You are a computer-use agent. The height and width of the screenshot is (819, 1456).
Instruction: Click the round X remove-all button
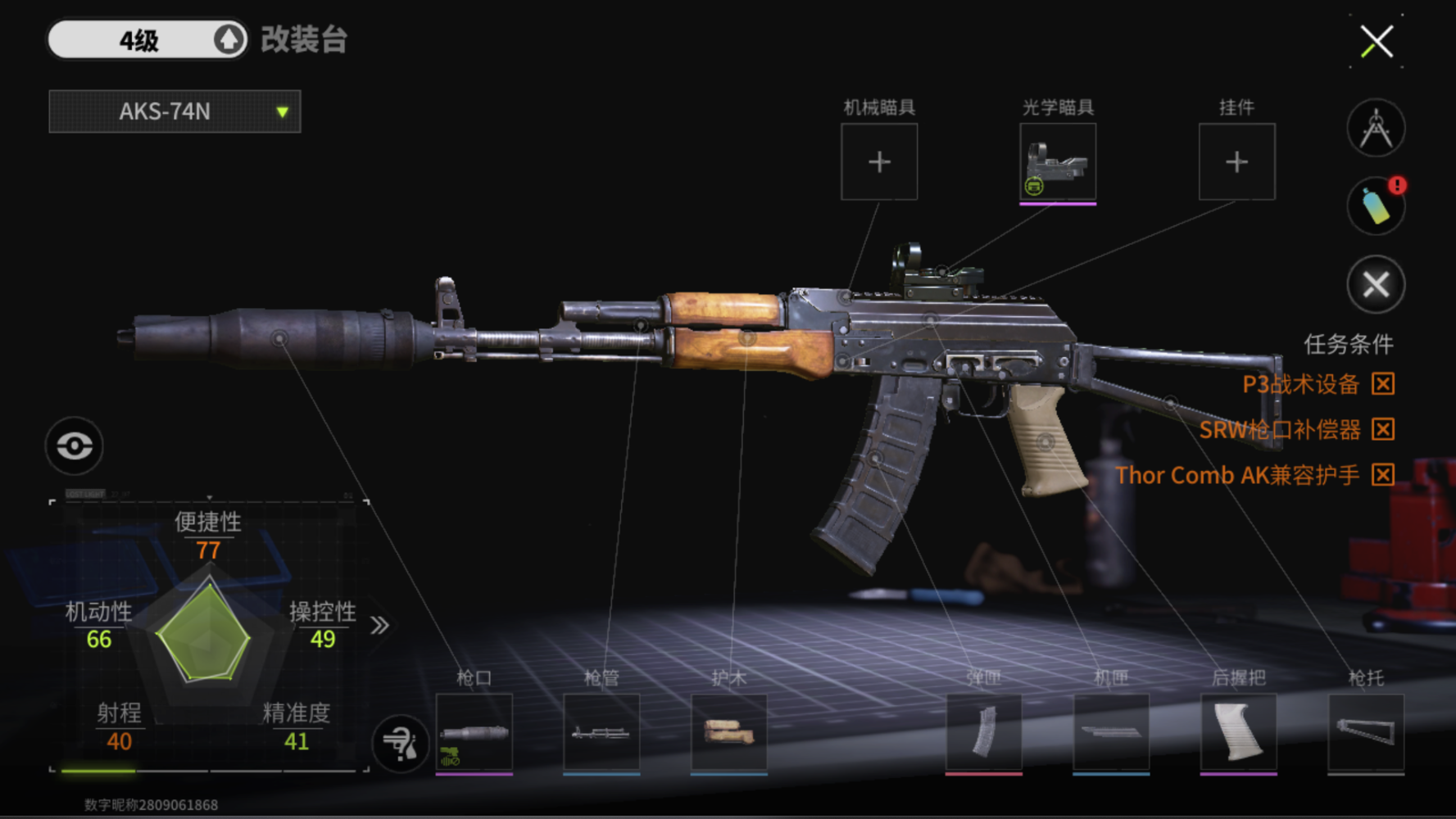[1376, 285]
